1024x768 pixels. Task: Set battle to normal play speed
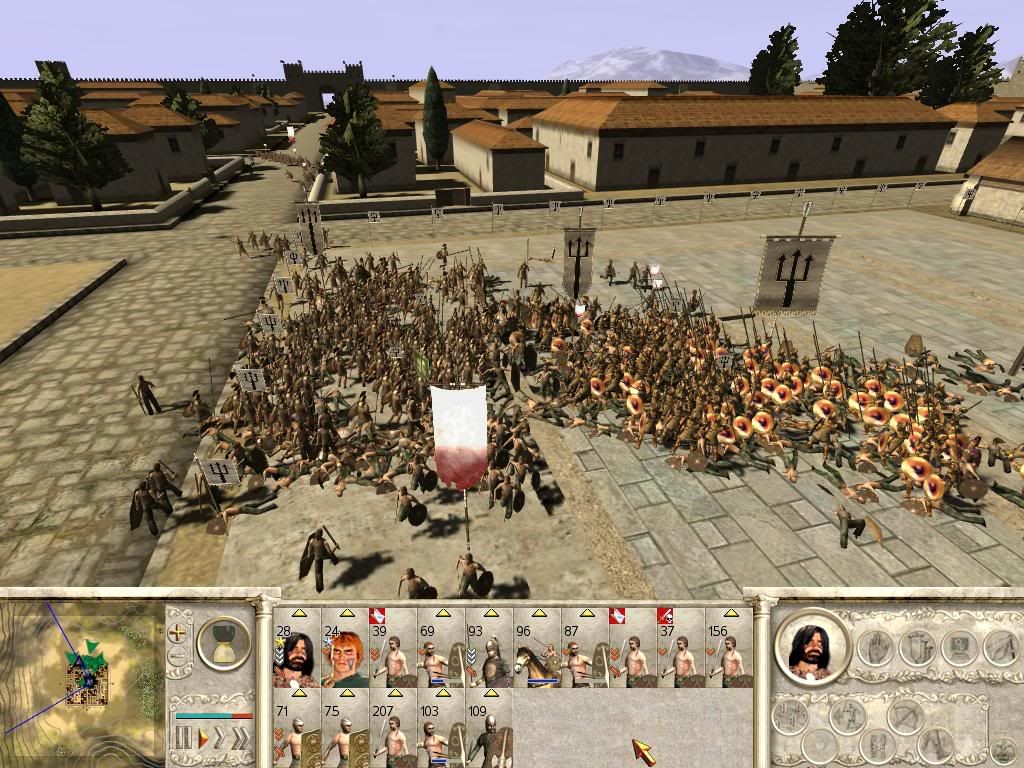tap(203, 739)
